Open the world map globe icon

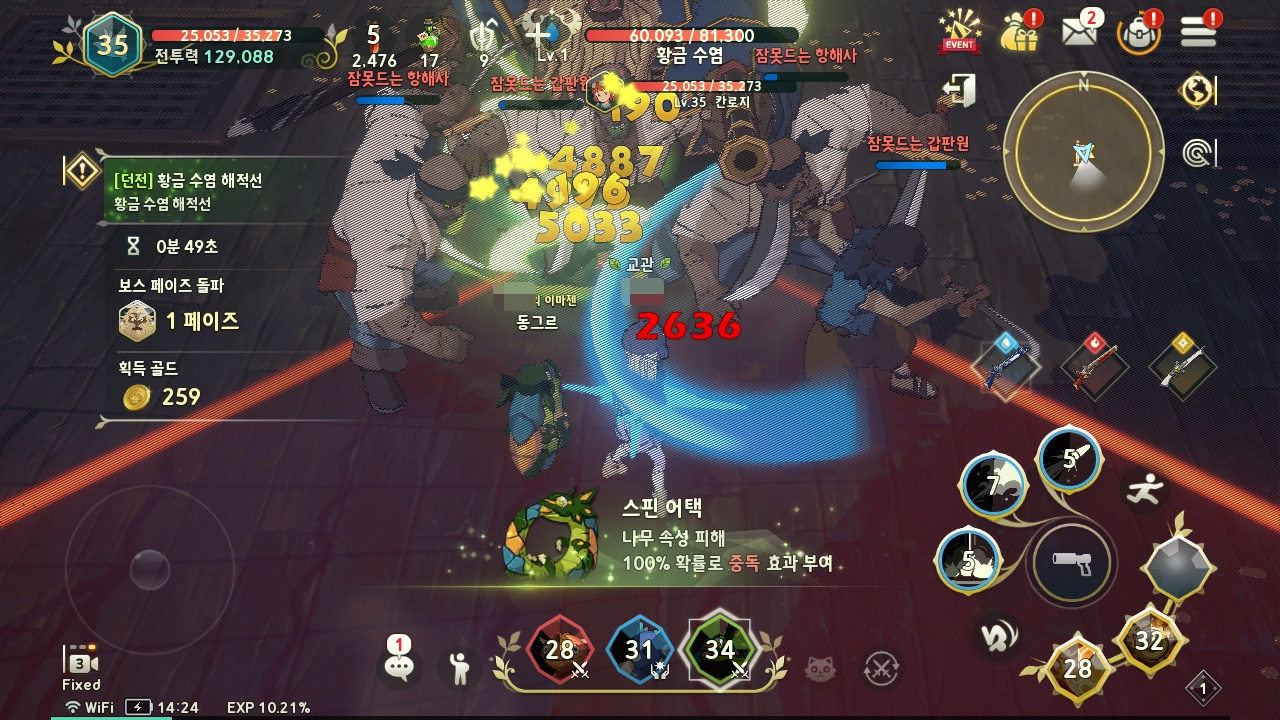tap(1197, 91)
